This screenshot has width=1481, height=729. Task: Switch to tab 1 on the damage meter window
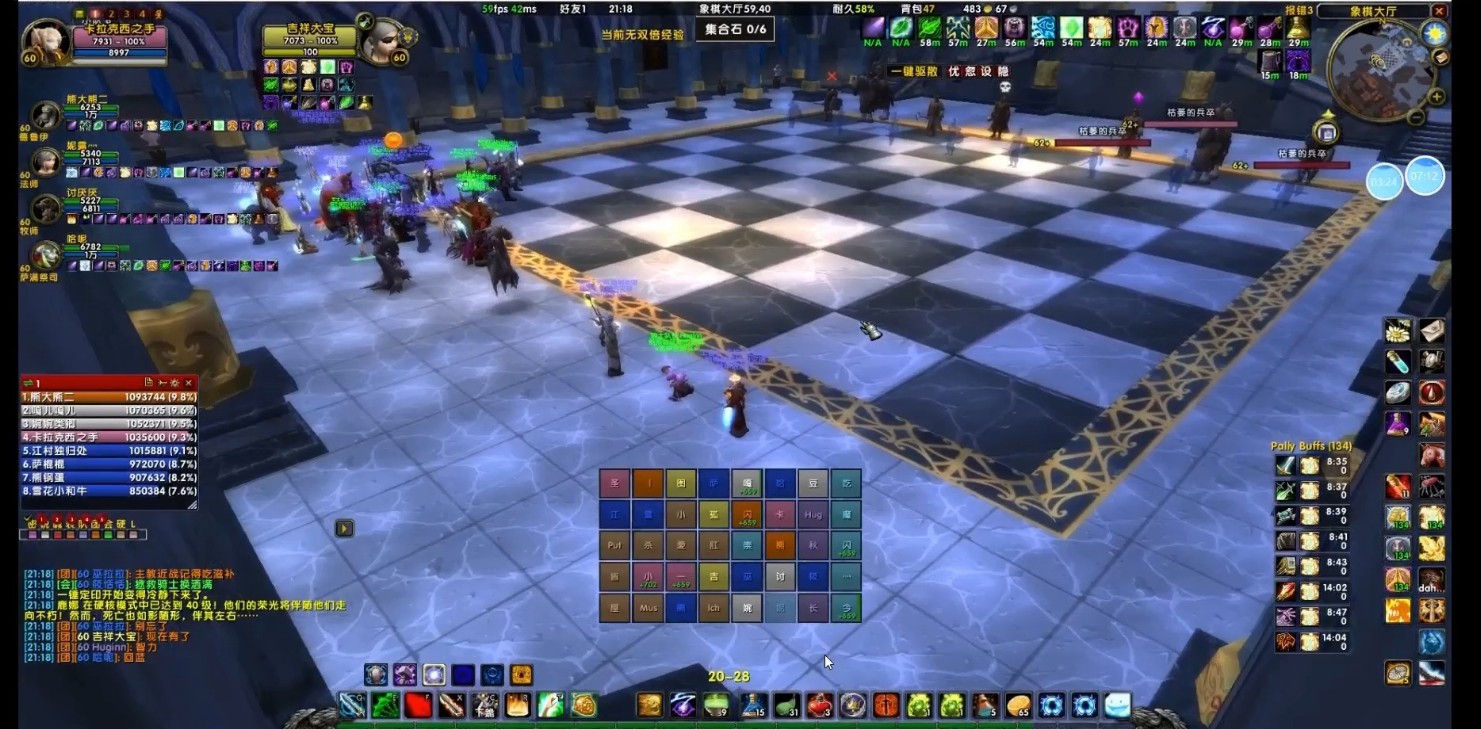[35, 381]
